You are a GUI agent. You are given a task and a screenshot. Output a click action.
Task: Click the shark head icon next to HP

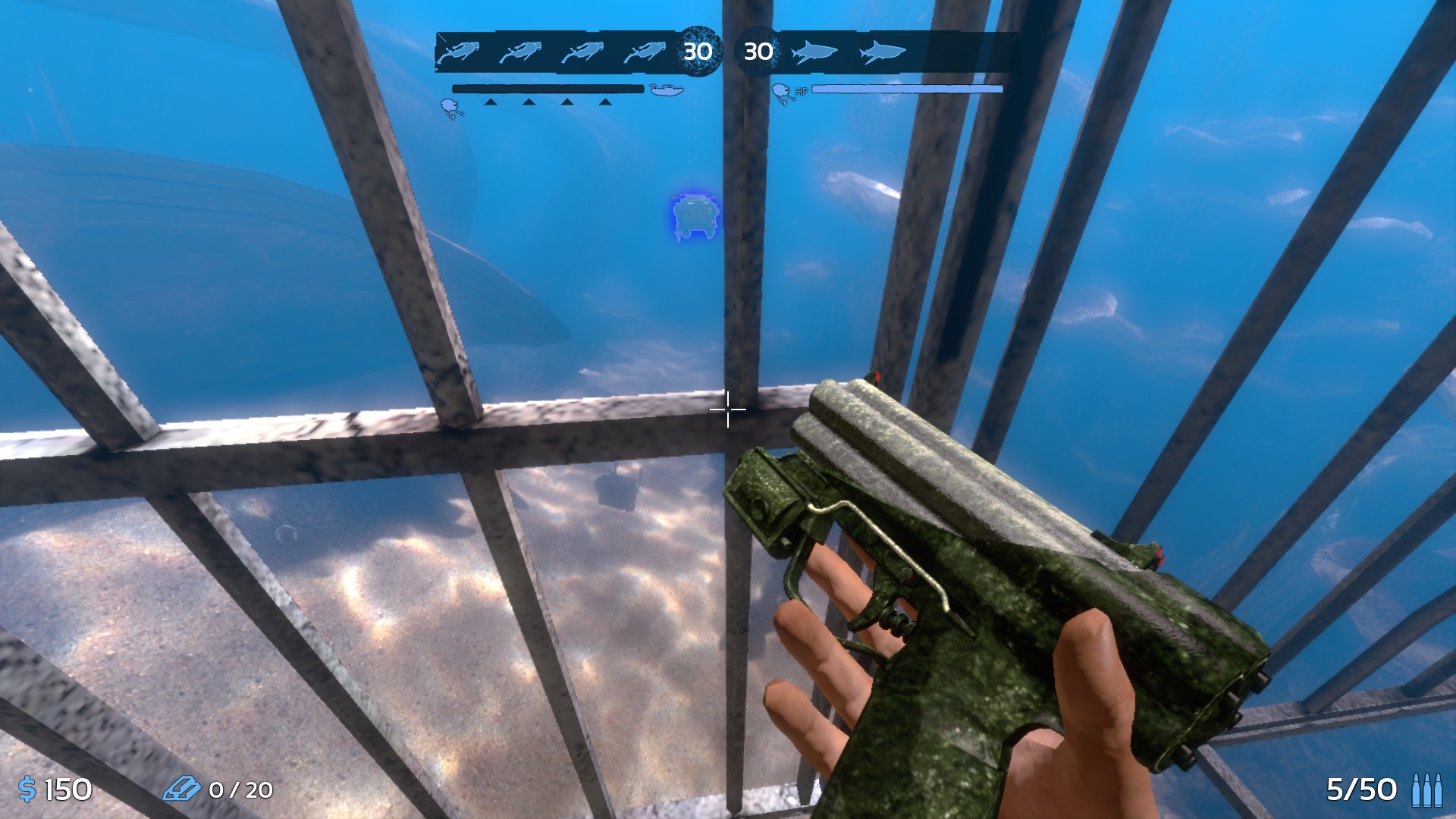pos(782,89)
